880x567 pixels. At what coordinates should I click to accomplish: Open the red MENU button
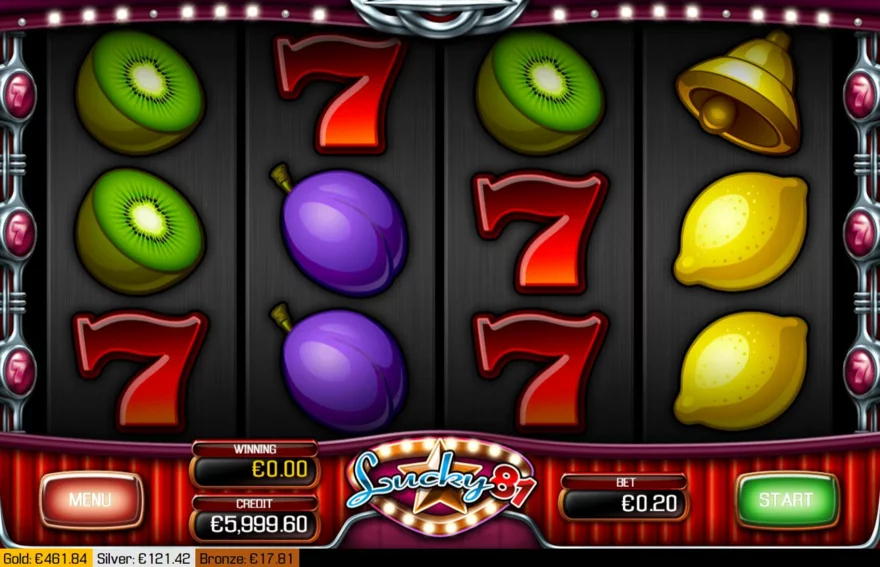[91, 499]
